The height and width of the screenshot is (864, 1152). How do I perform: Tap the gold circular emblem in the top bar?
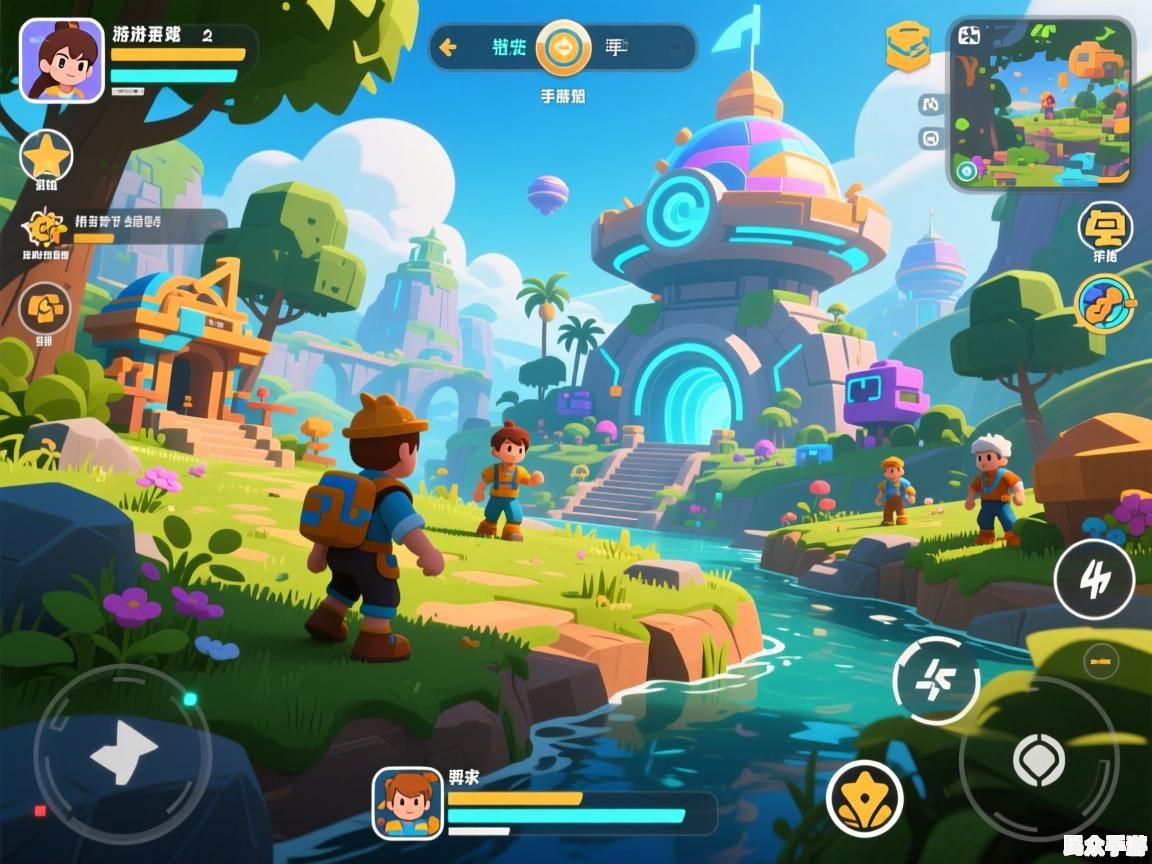click(563, 47)
